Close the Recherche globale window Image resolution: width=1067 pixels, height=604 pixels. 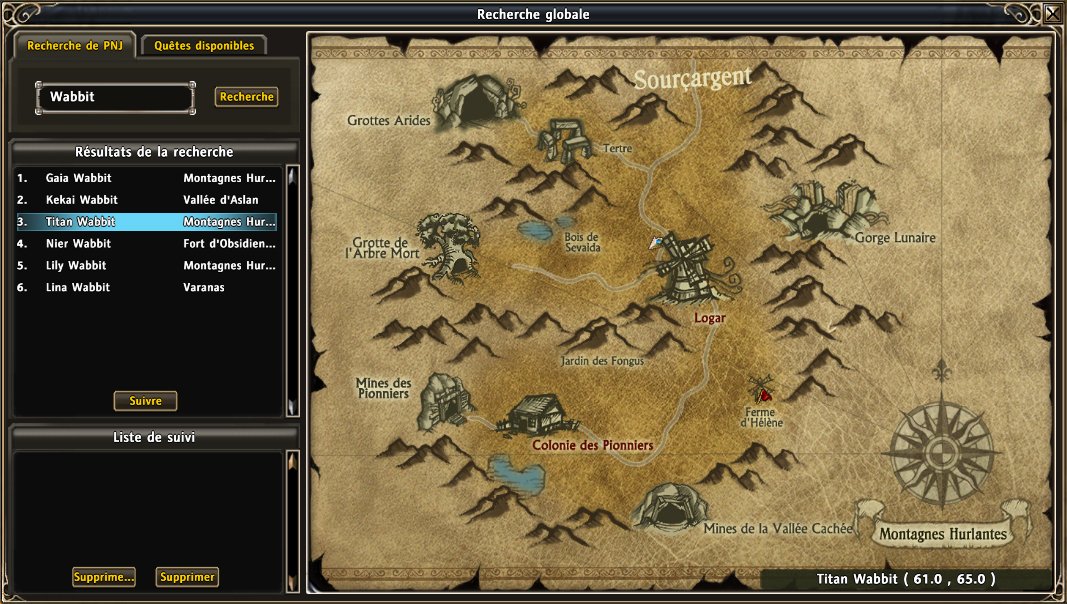pyautogui.click(x=1053, y=13)
